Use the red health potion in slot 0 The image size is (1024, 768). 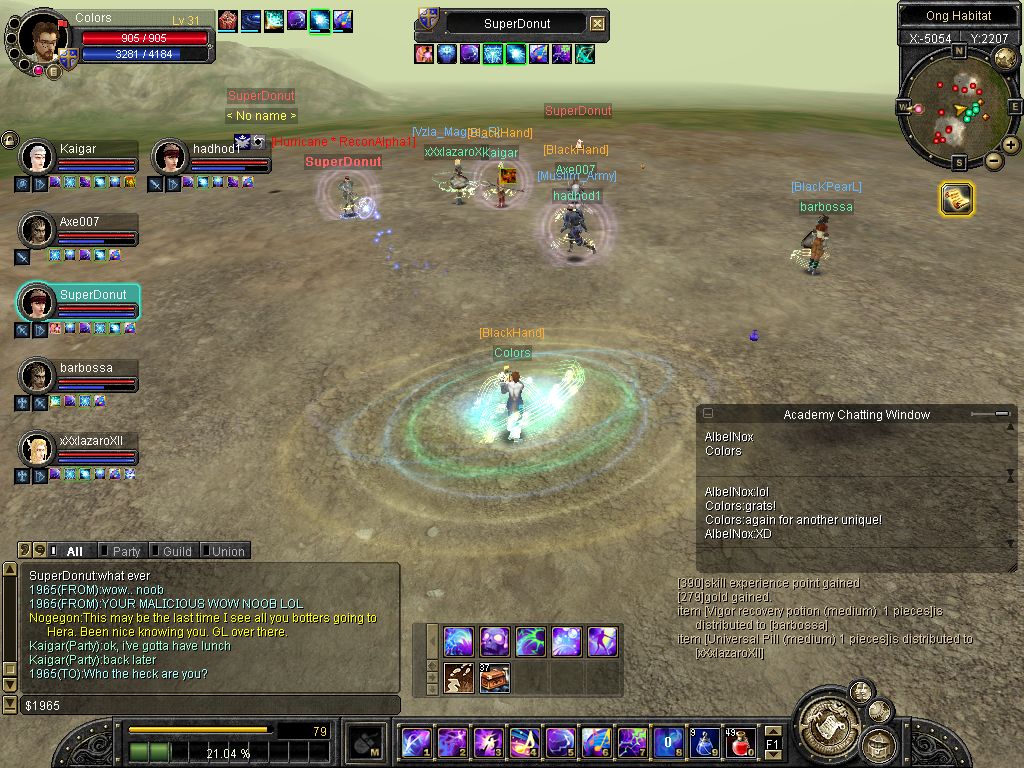[741, 743]
